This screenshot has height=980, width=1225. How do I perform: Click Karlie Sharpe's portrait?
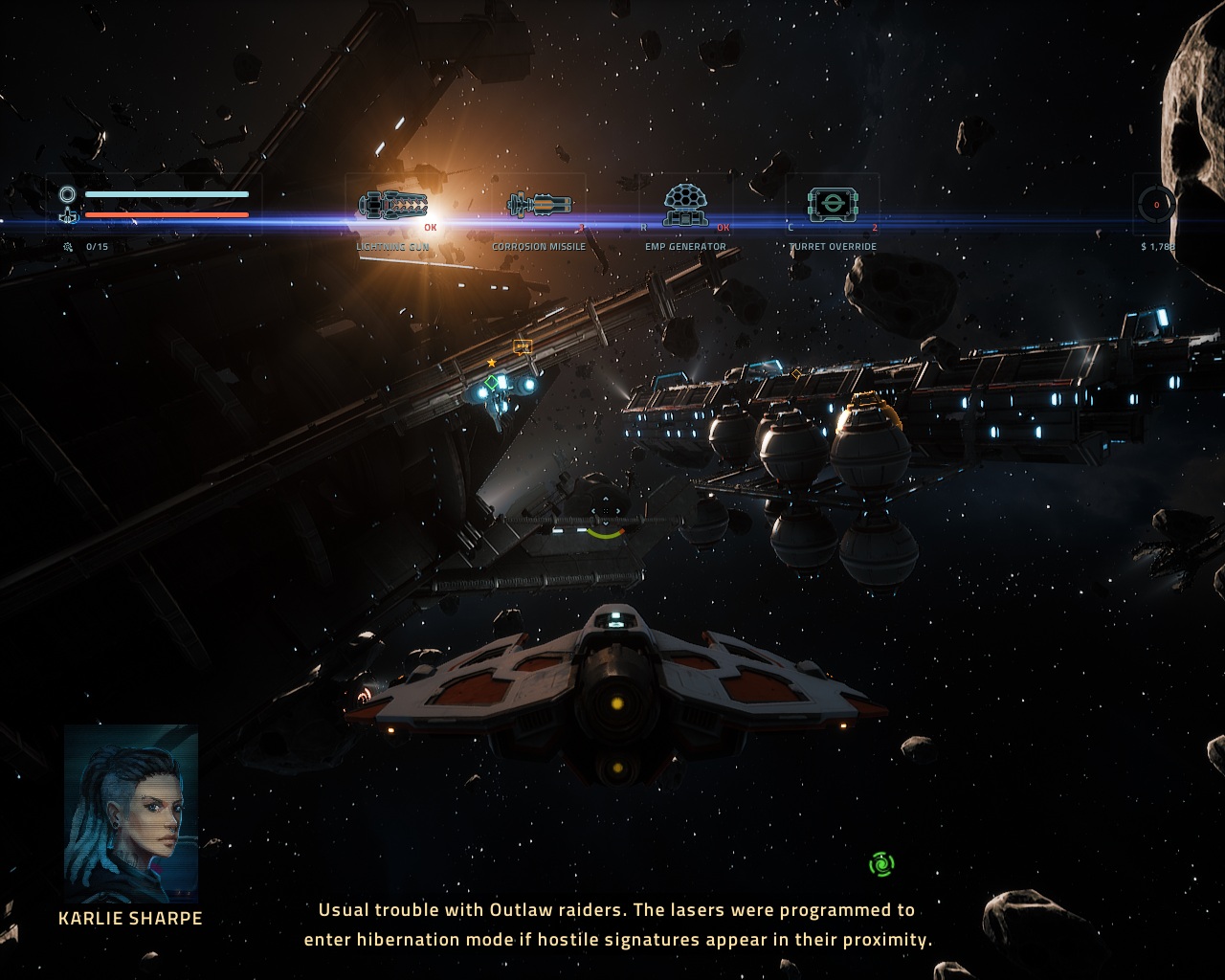coord(131,813)
